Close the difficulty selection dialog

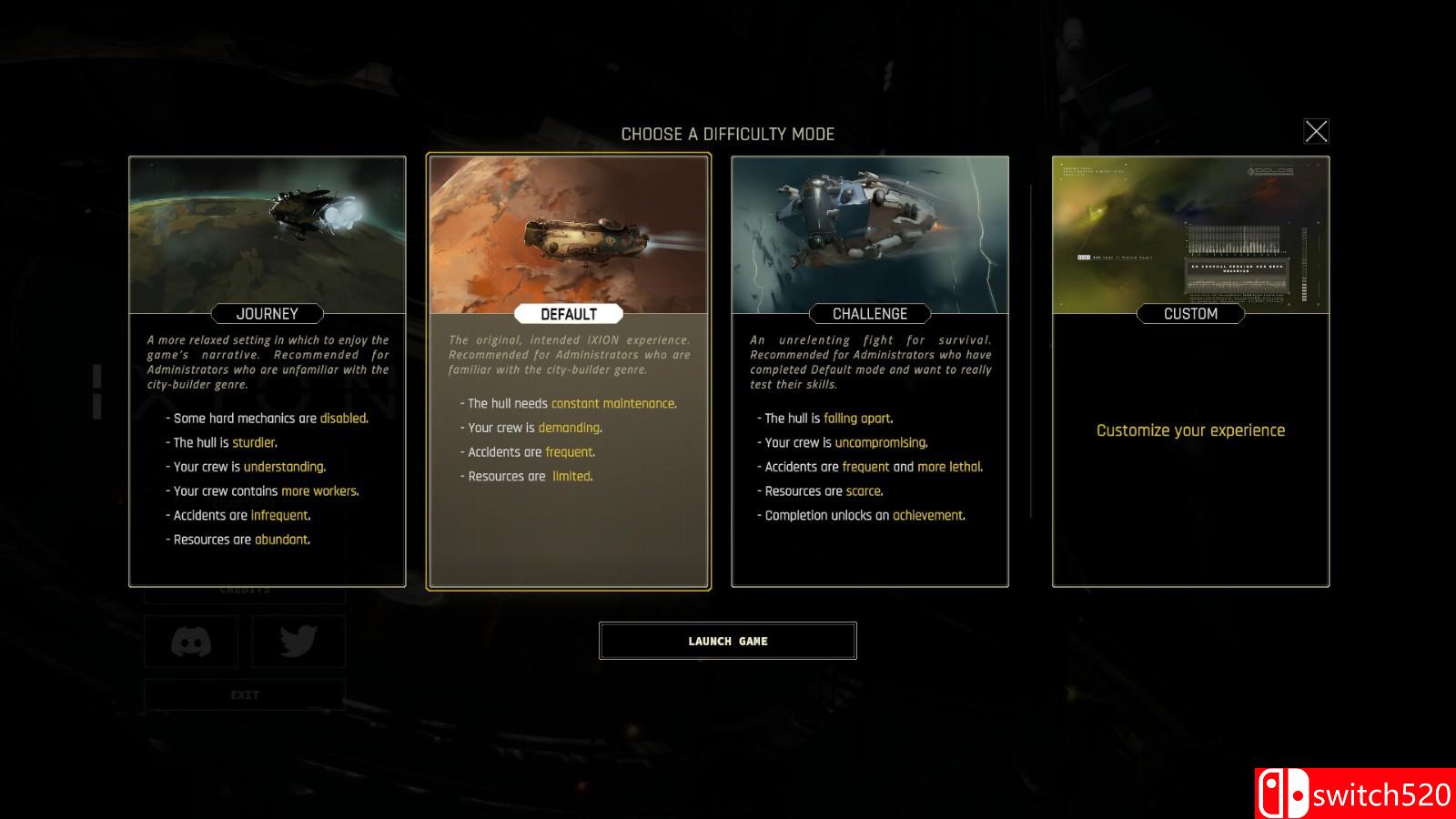pyautogui.click(x=1316, y=132)
